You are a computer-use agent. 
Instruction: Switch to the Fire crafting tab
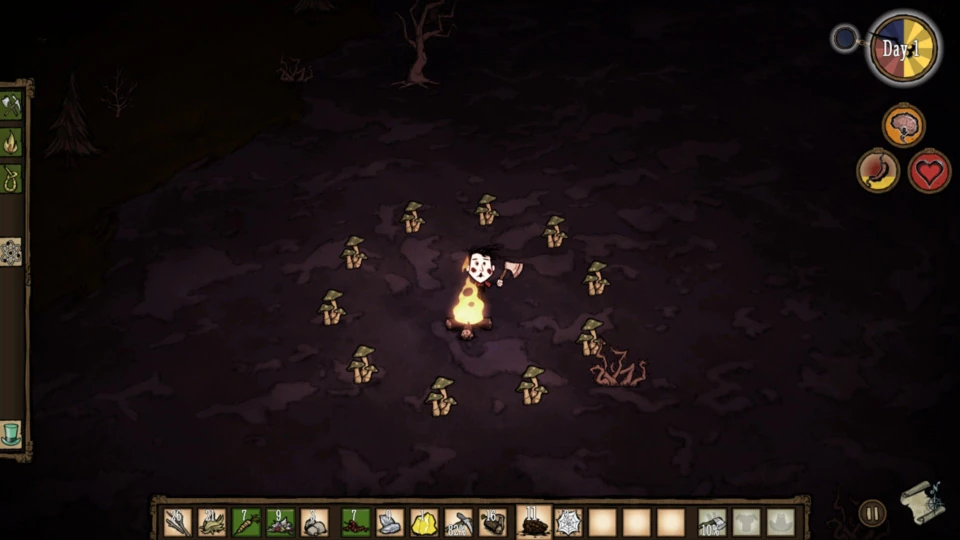click(11, 142)
